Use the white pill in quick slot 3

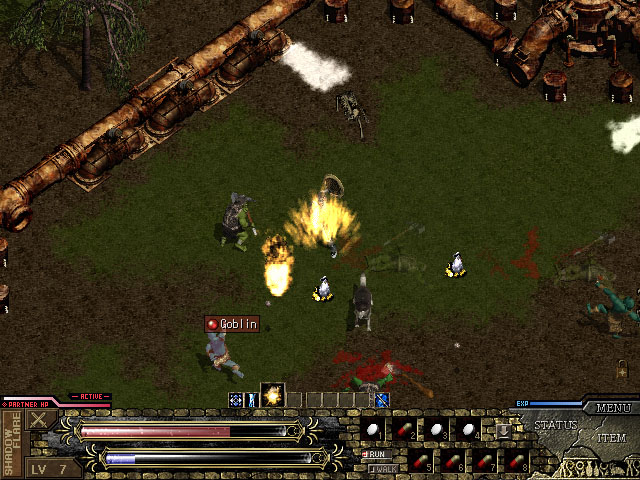437,429
